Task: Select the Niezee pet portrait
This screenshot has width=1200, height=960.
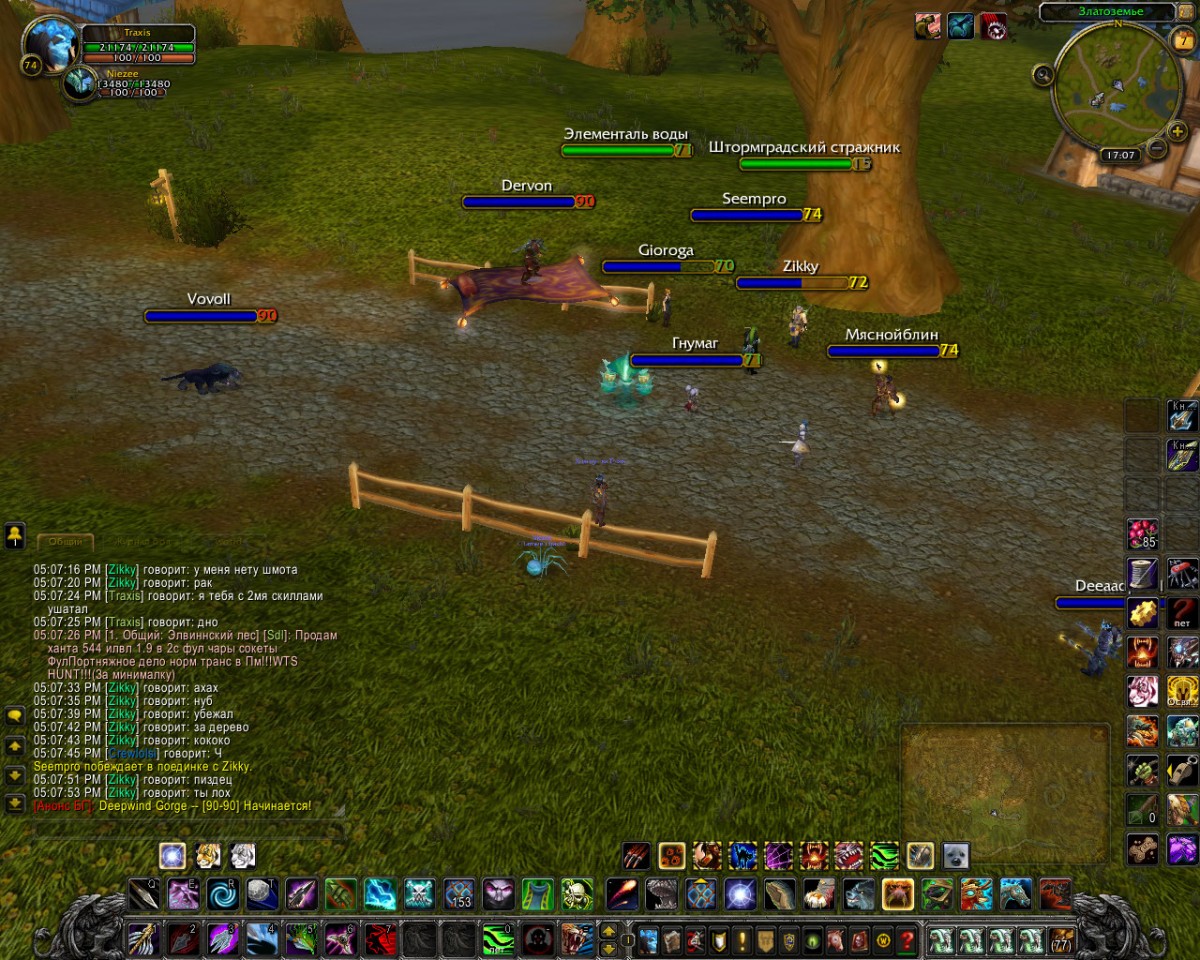Action: (79, 84)
